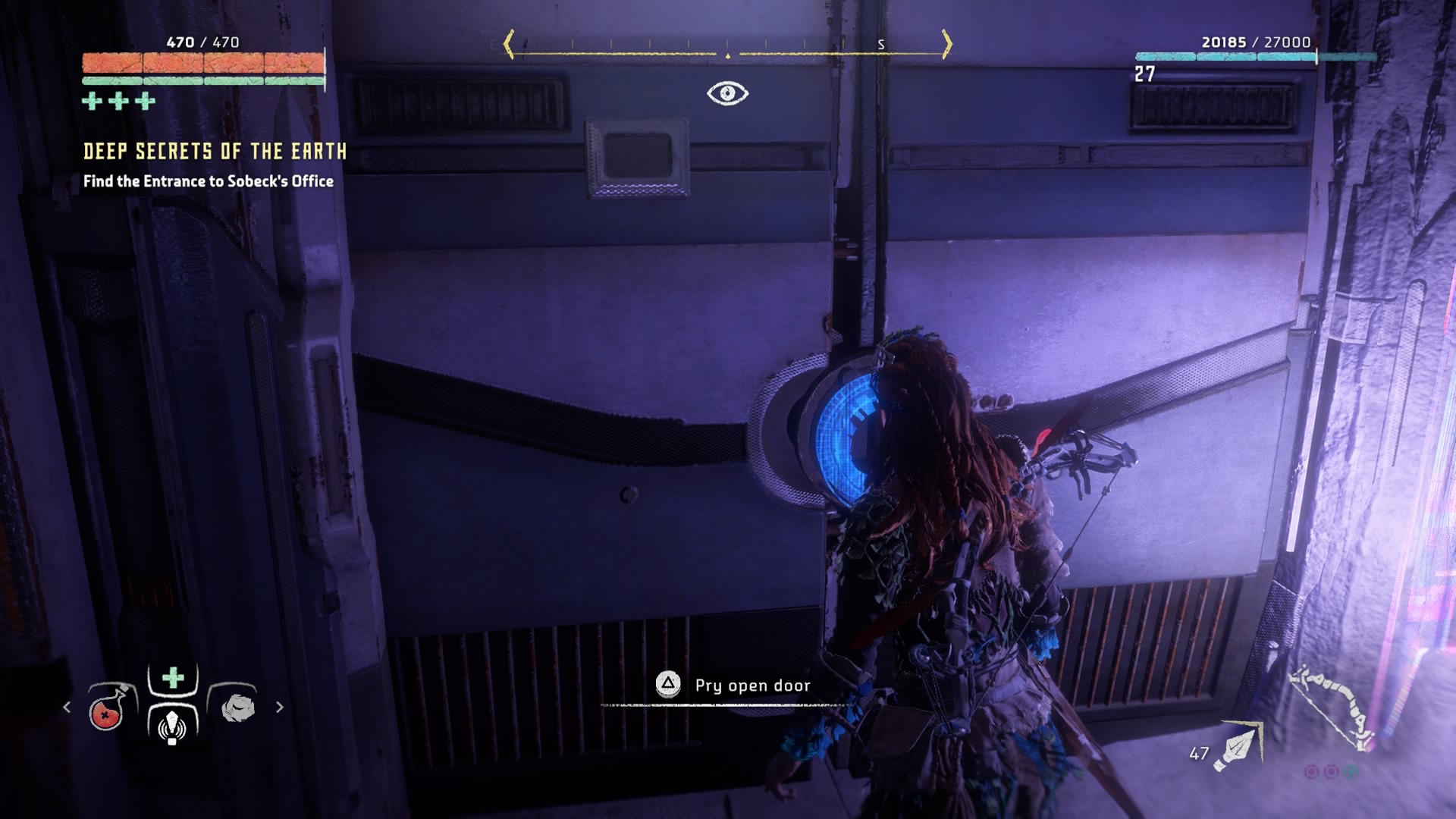The height and width of the screenshot is (819, 1456).
Task: Select the equipped bow weapon icon
Action: click(1333, 706)
